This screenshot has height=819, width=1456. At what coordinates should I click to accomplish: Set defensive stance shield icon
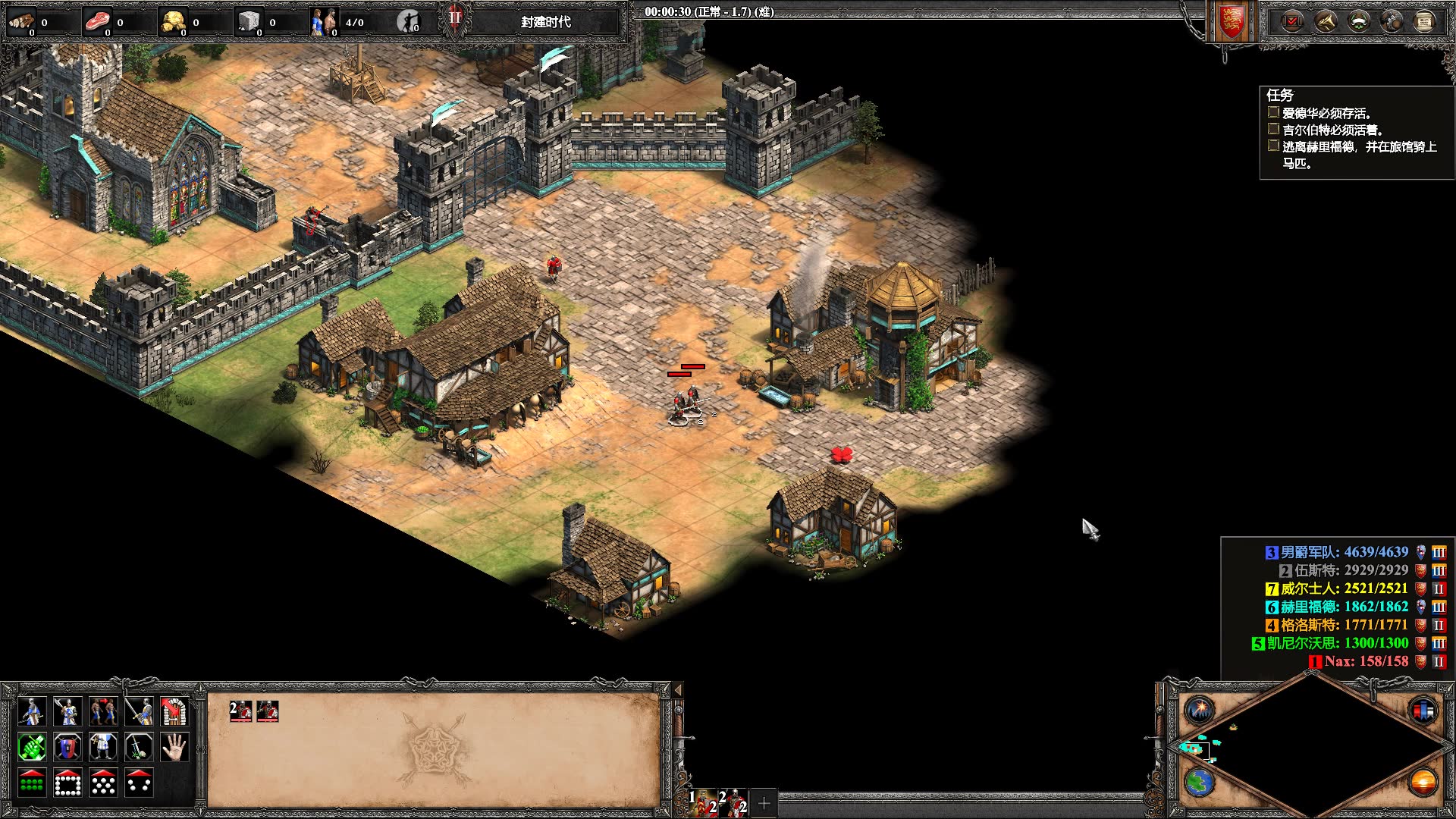[67, 747]
